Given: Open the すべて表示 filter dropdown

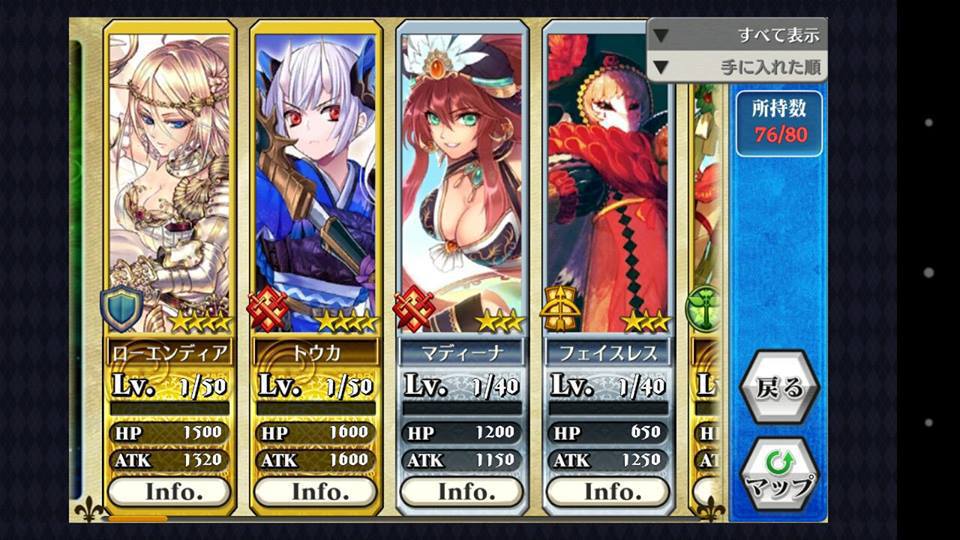Looking at the screenshot, I should point(737,34).
